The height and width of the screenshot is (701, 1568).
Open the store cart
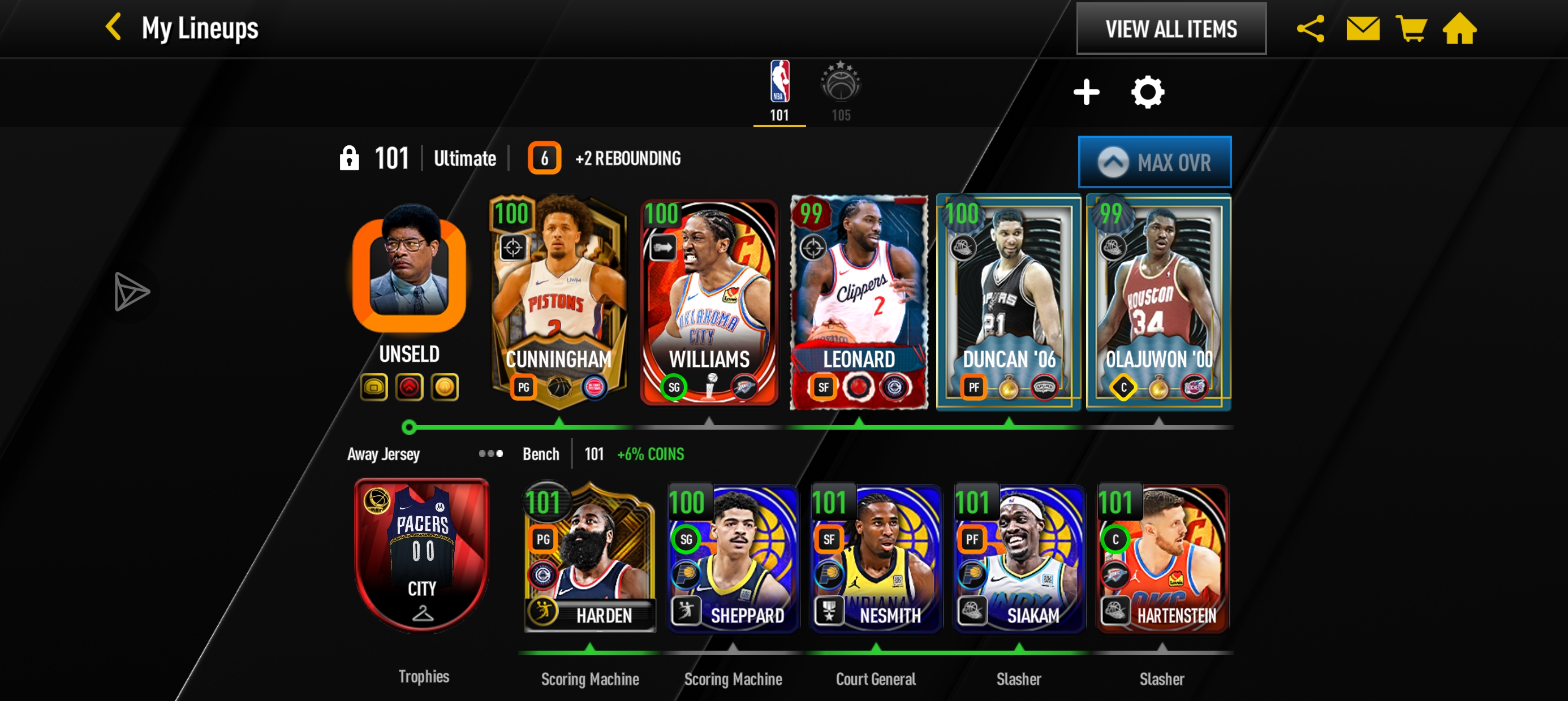1411,29
